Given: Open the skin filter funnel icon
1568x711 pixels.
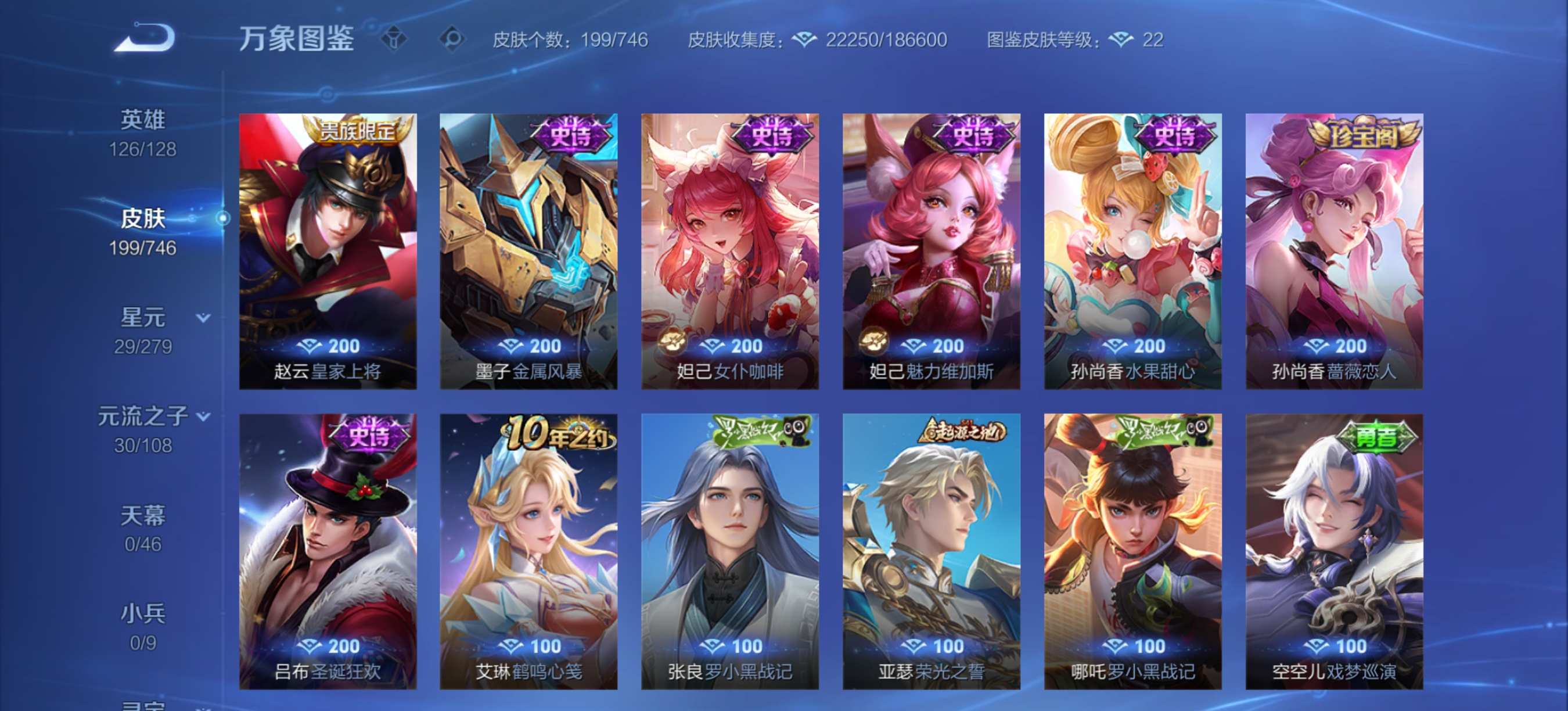Looking at the screenshot, I should pyautogui.click(x=395, y=38).
